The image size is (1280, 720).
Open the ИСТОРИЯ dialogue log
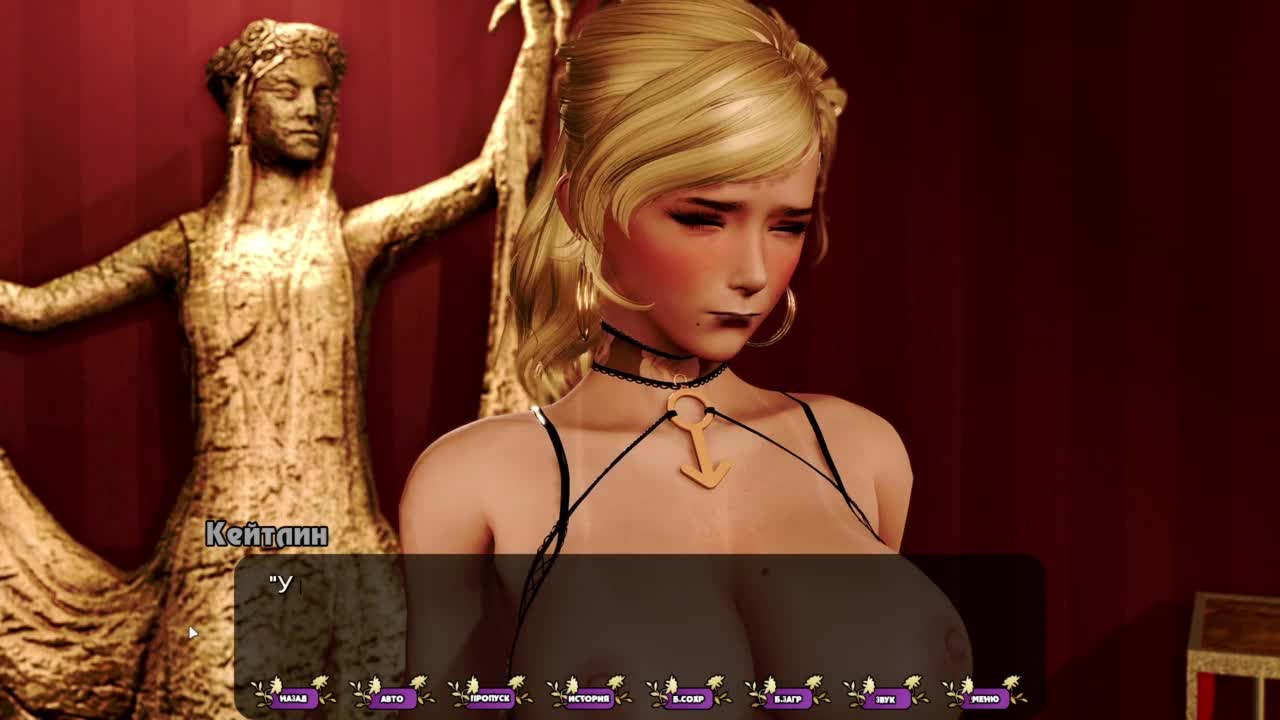click(589, 698)
